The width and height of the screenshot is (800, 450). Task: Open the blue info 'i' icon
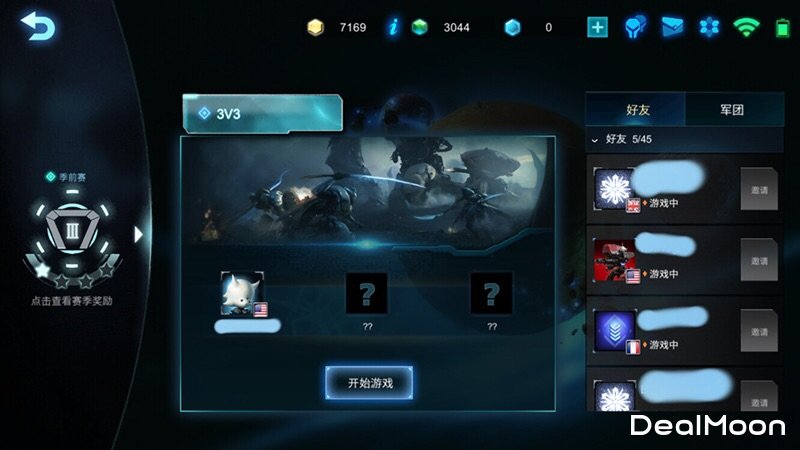pos(393,27)
